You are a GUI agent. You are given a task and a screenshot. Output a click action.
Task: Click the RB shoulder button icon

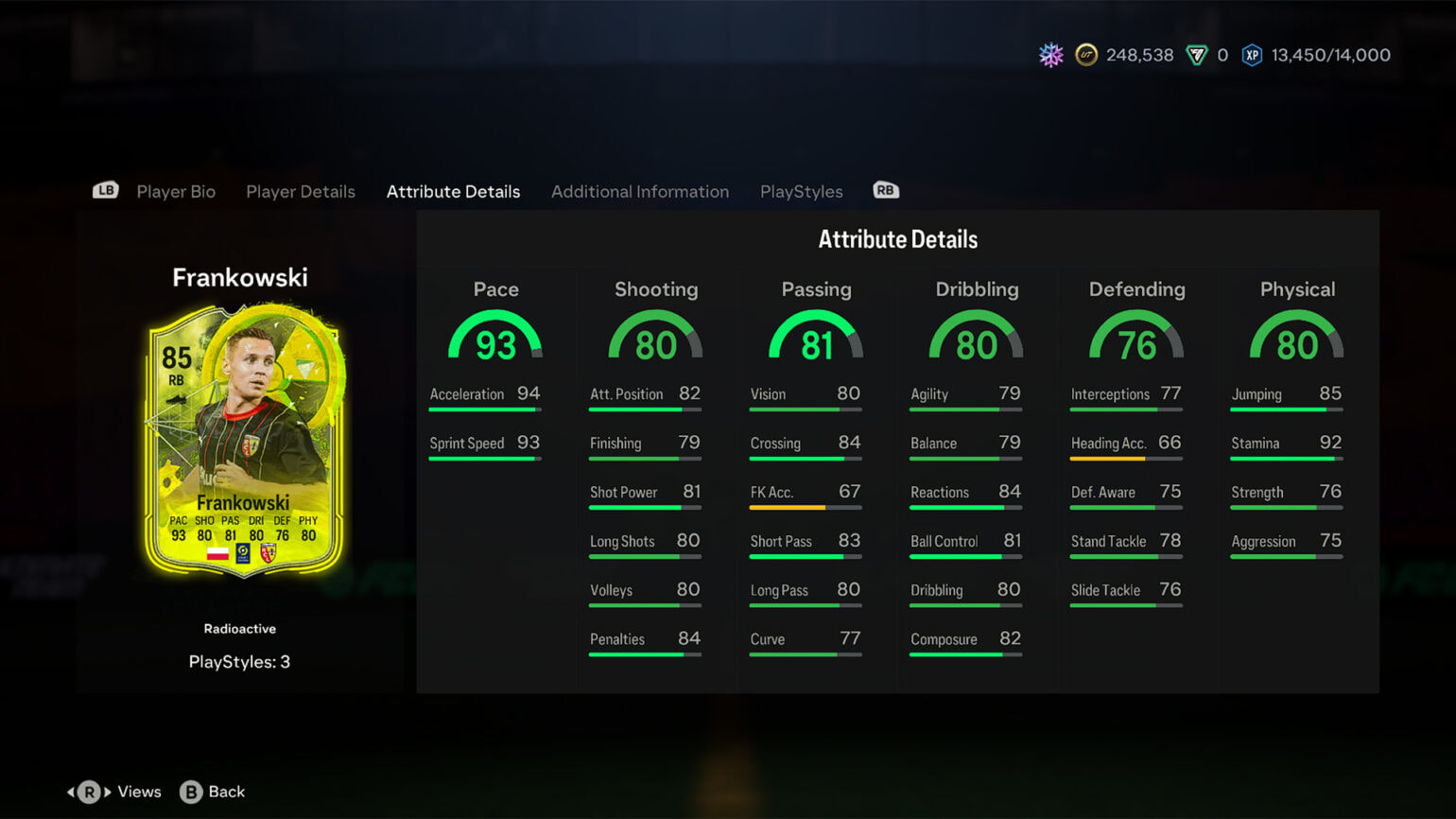coord(885,190)
